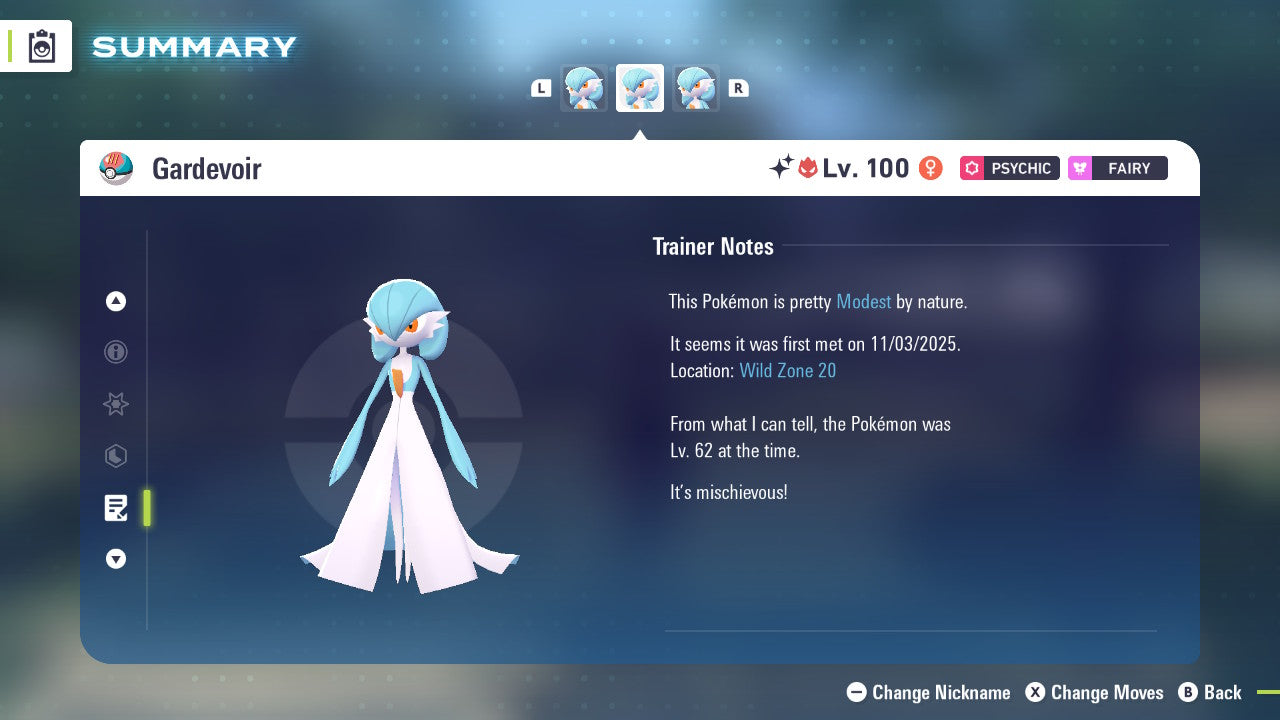
Task: Switch to the PSYCHIC type badge
Action: [x=1009, y=168]
